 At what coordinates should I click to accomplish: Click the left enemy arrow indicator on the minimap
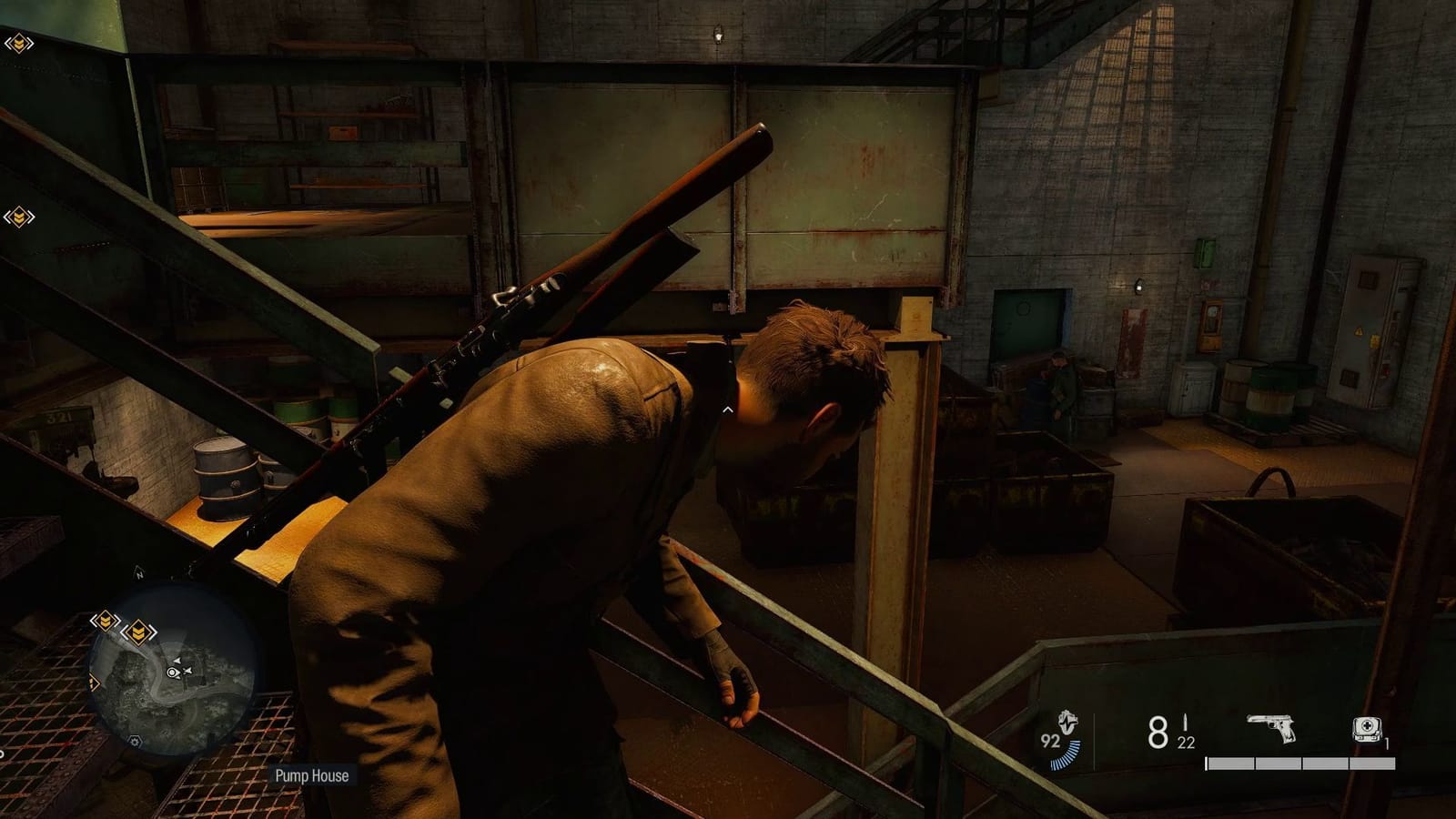coord(178,660)
